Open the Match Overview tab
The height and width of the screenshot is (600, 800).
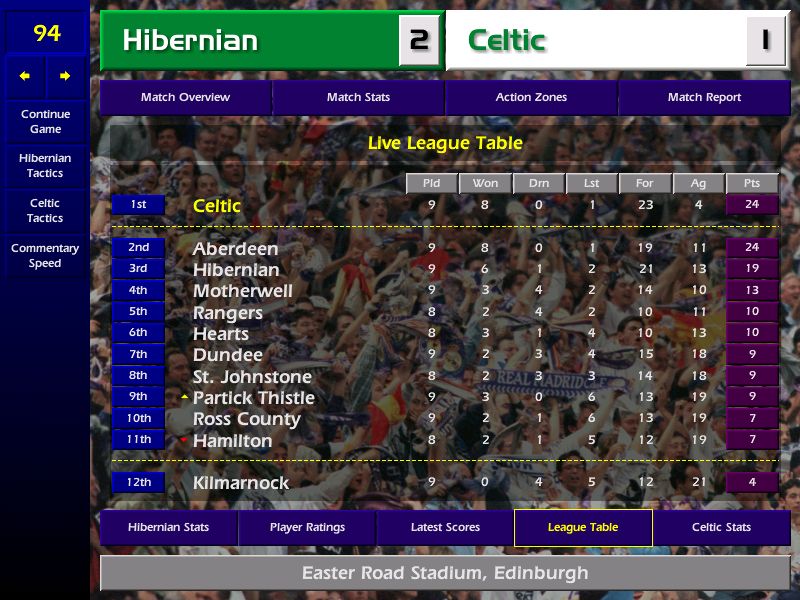185,97
